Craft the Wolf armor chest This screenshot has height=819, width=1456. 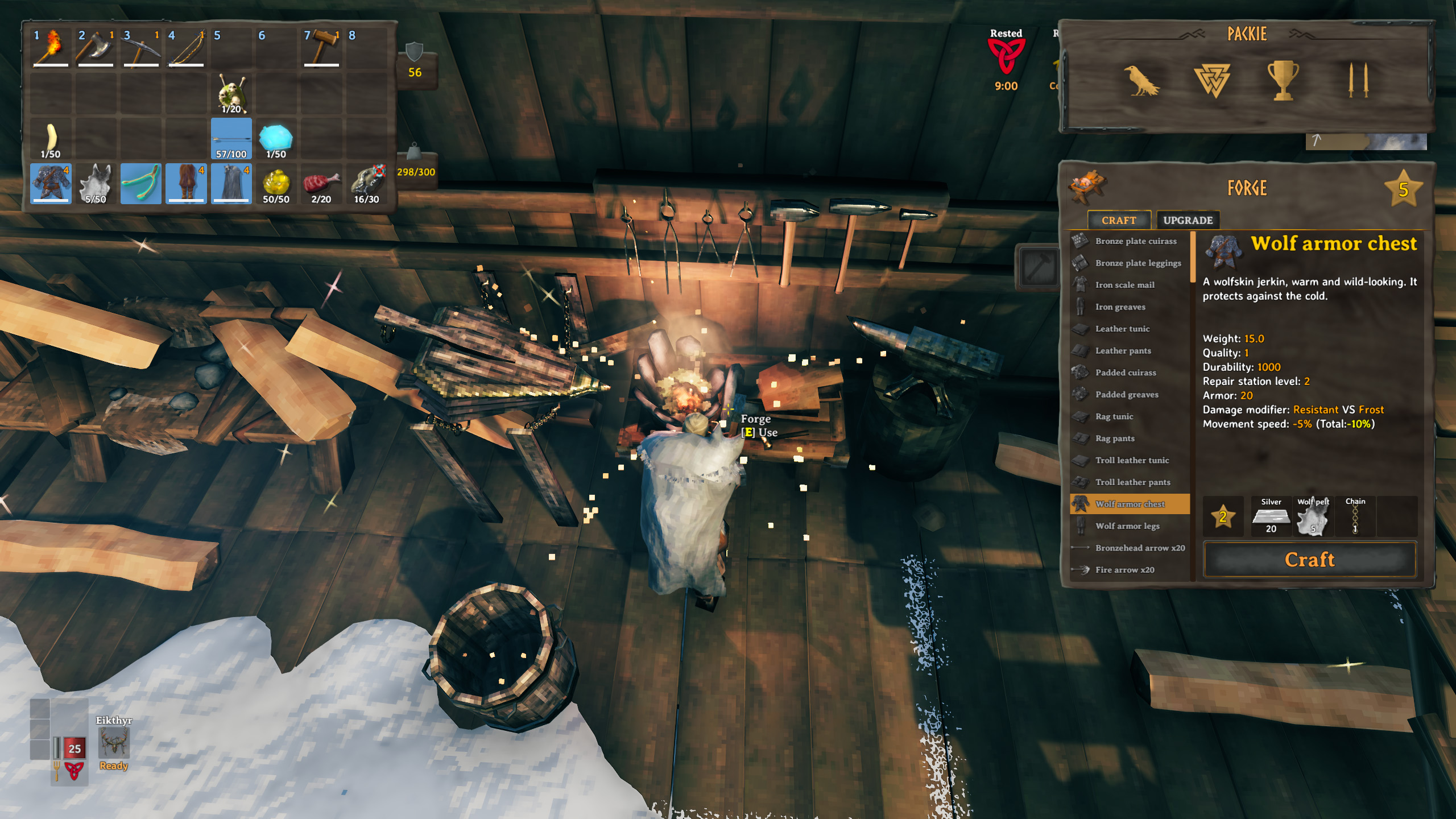click(x=1309, y=560)
